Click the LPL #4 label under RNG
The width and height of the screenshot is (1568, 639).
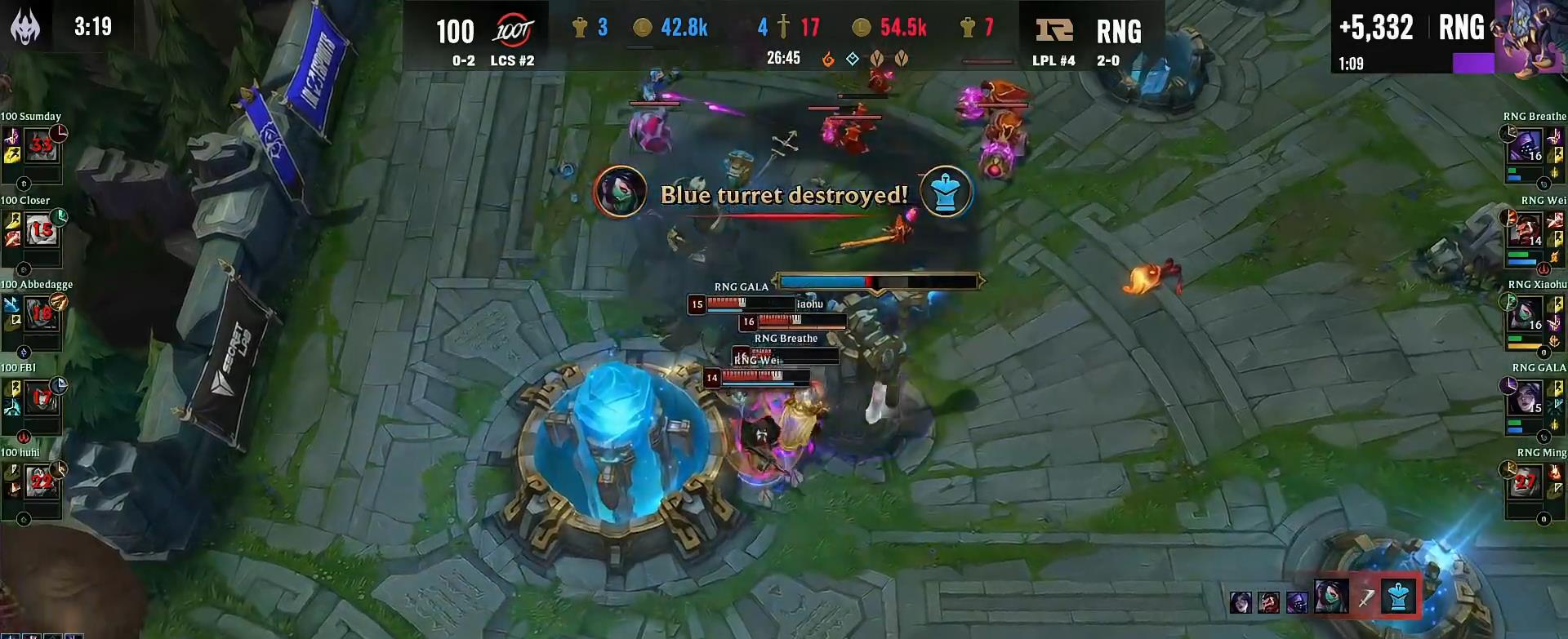(x=1053, y=60)
